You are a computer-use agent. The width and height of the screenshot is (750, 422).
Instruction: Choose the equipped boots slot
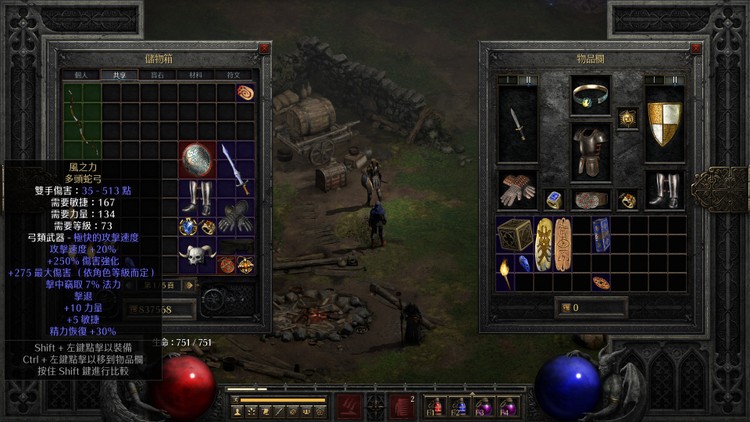(664, 189)
